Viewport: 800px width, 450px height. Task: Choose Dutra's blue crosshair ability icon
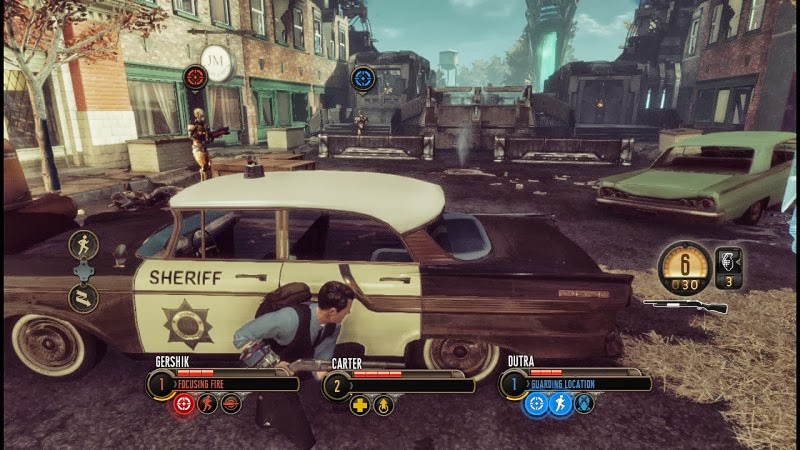pos(536,404)
